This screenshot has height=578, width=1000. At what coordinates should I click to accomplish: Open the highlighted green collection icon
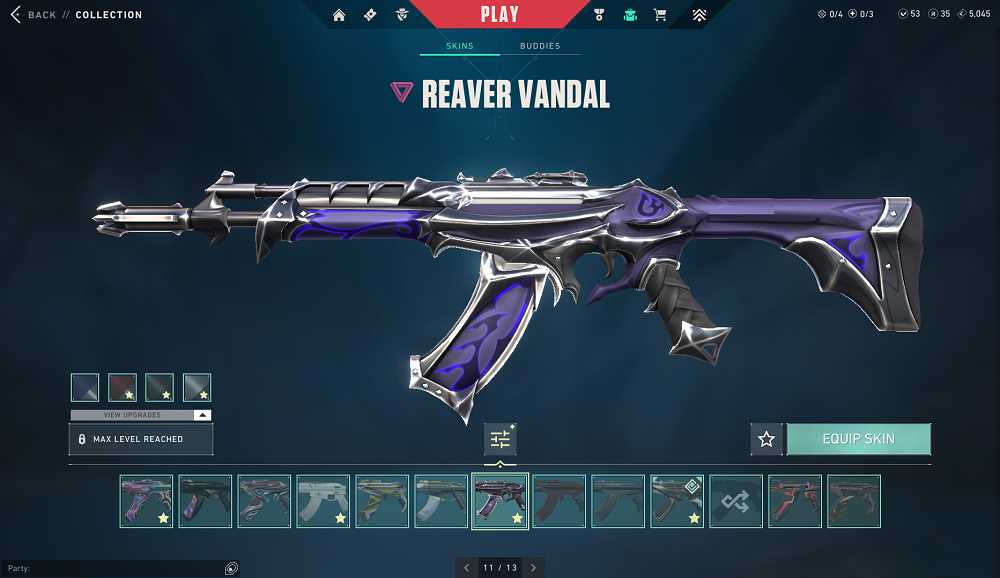pos(630,15)
